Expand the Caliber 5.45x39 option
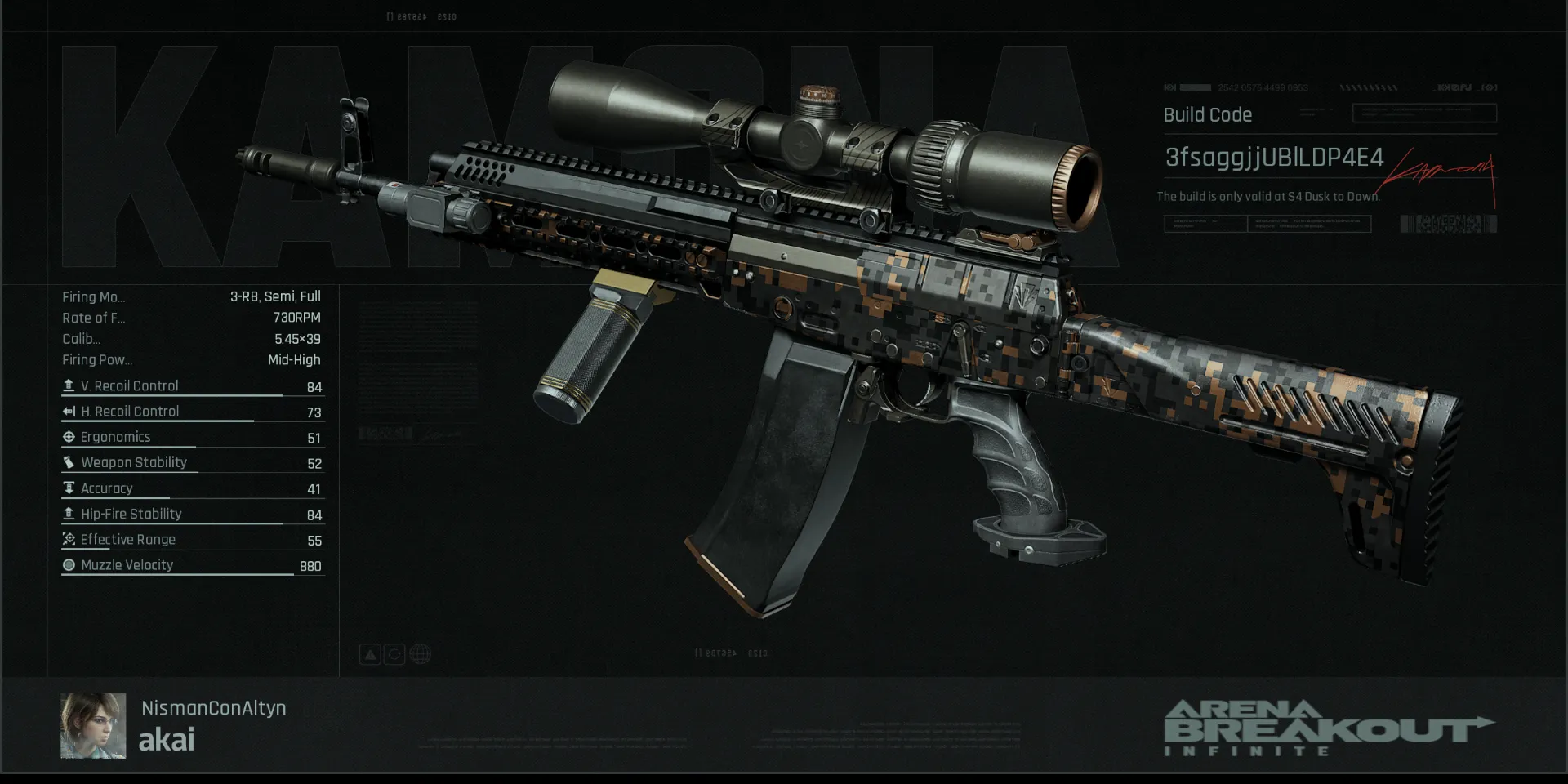 192,338
